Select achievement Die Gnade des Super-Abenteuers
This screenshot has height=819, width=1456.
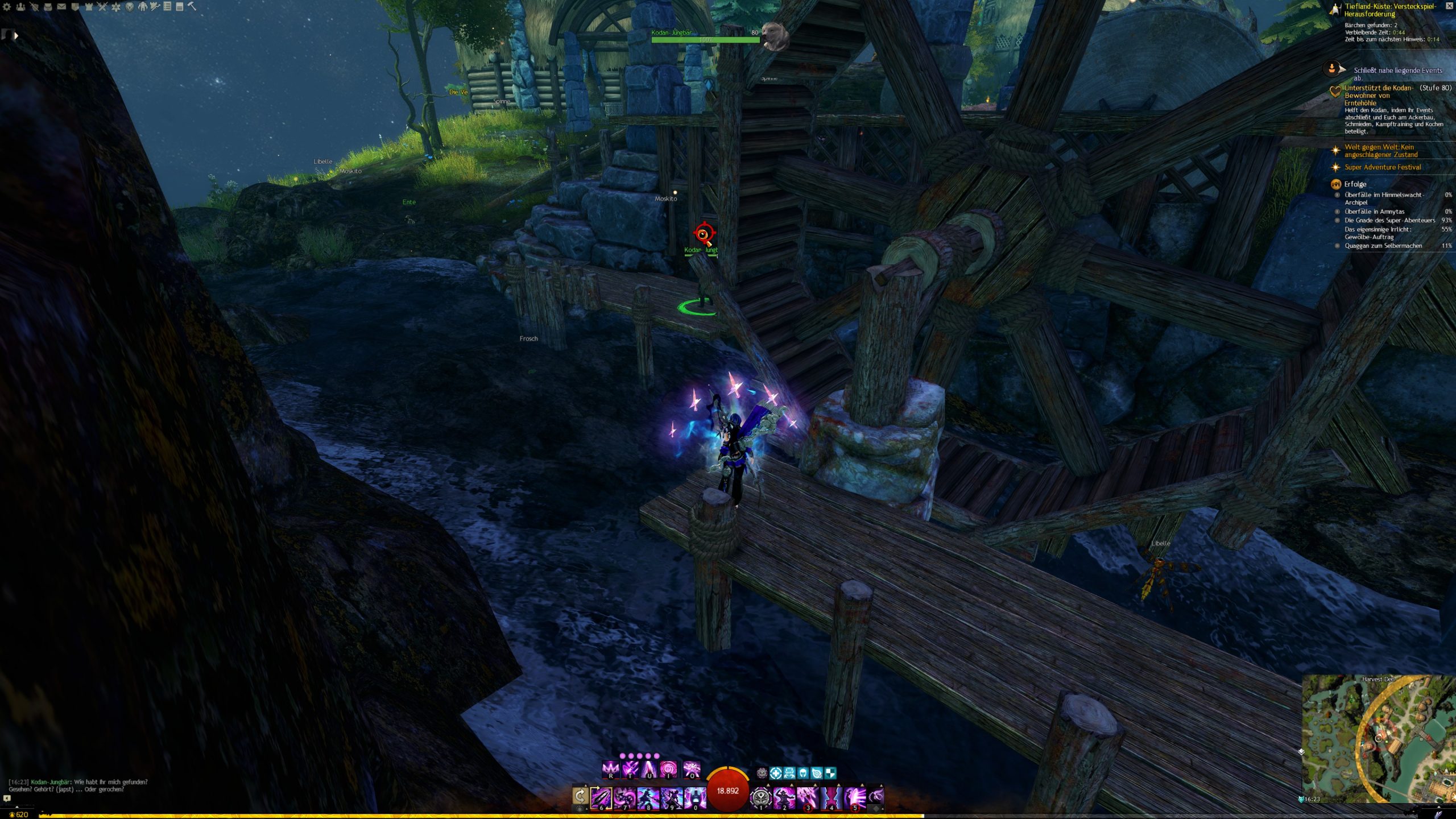tap(1389, 221)
